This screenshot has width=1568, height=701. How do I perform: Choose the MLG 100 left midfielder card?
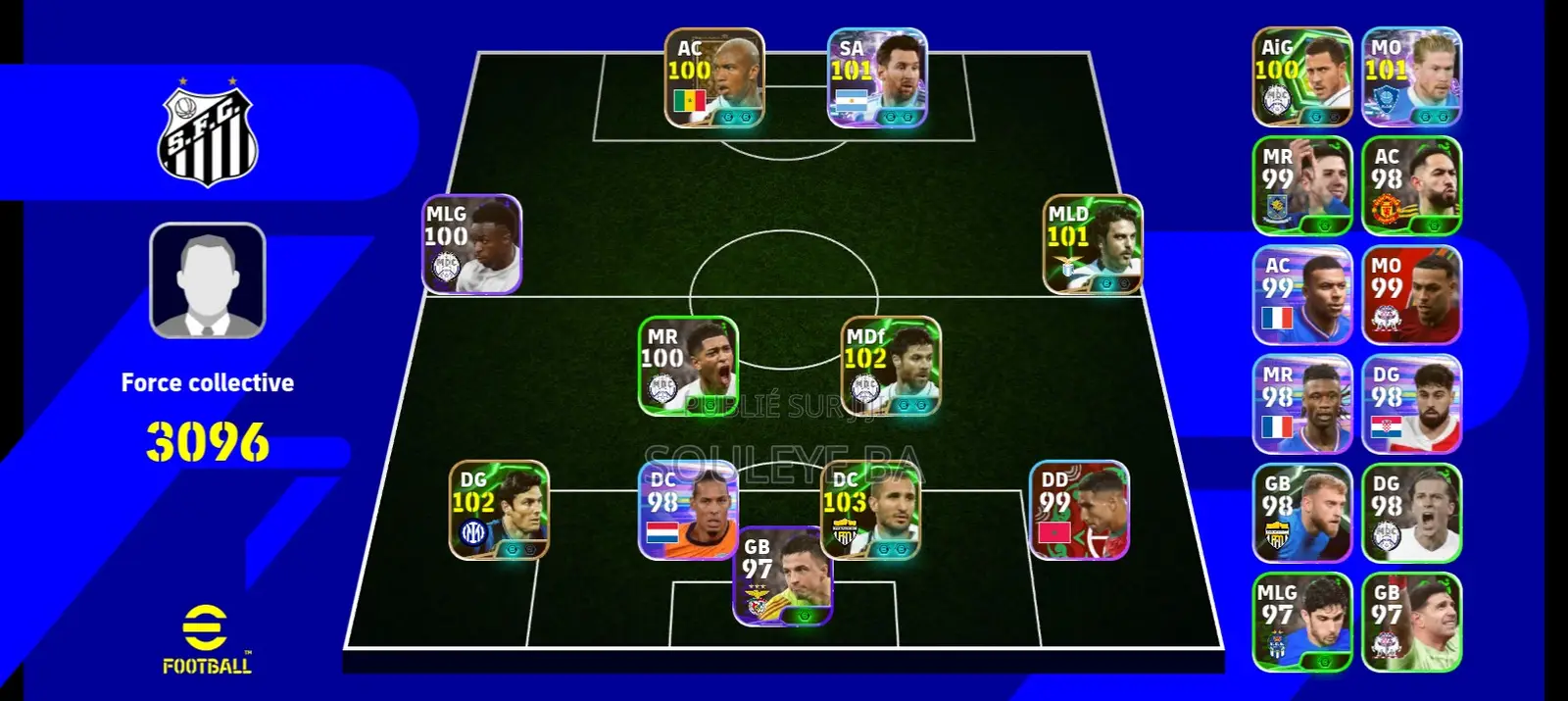click(471, 244)
